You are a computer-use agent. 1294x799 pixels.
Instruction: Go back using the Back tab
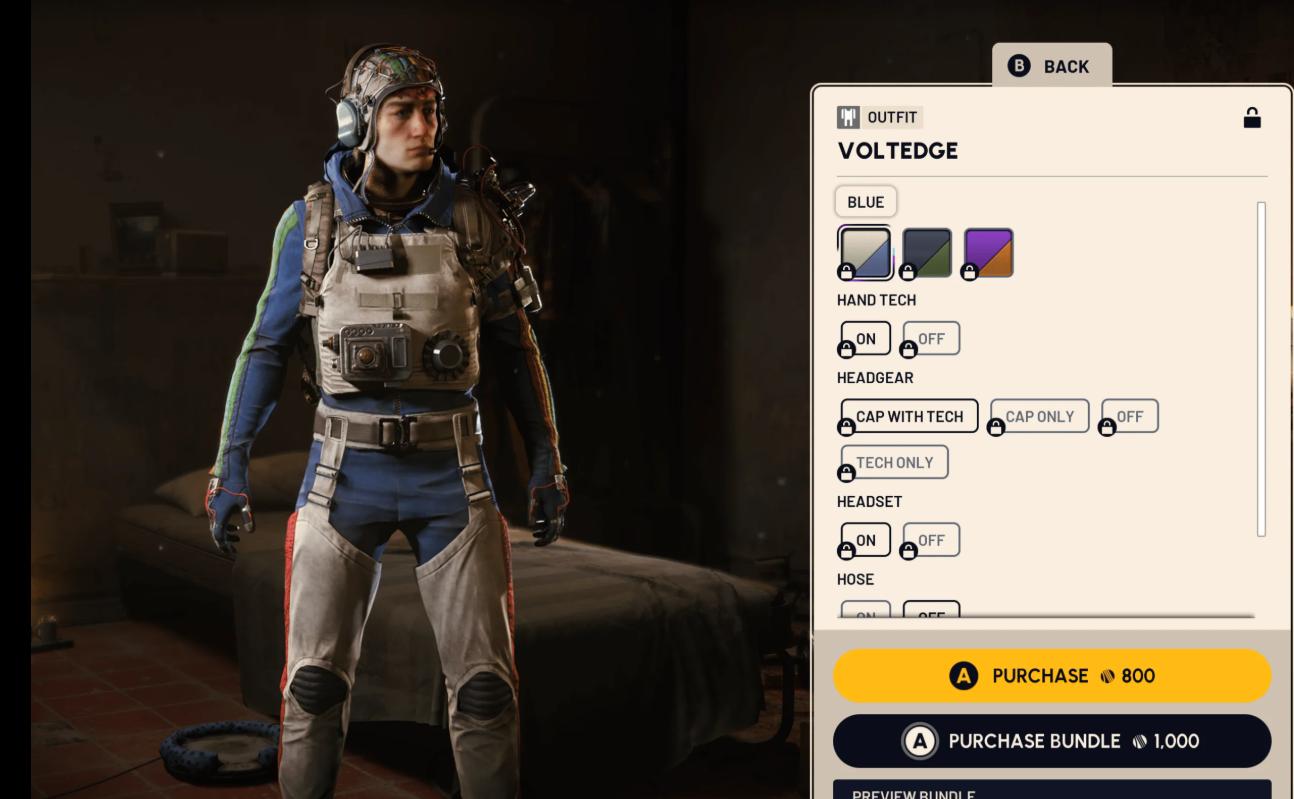click(x=1051, y=66)
